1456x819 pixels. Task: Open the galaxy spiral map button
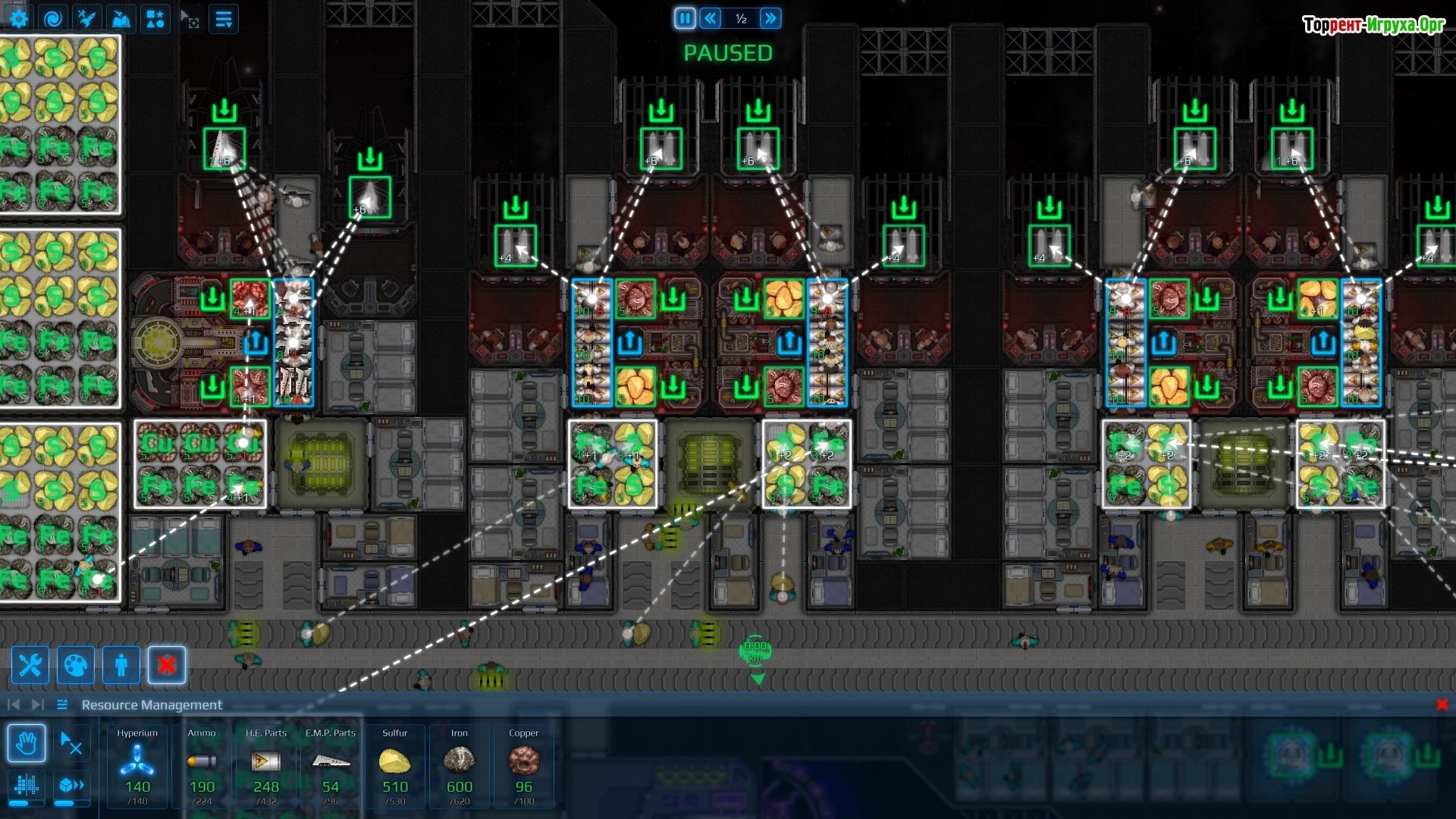pyautogui.click(x=52, y=19)
